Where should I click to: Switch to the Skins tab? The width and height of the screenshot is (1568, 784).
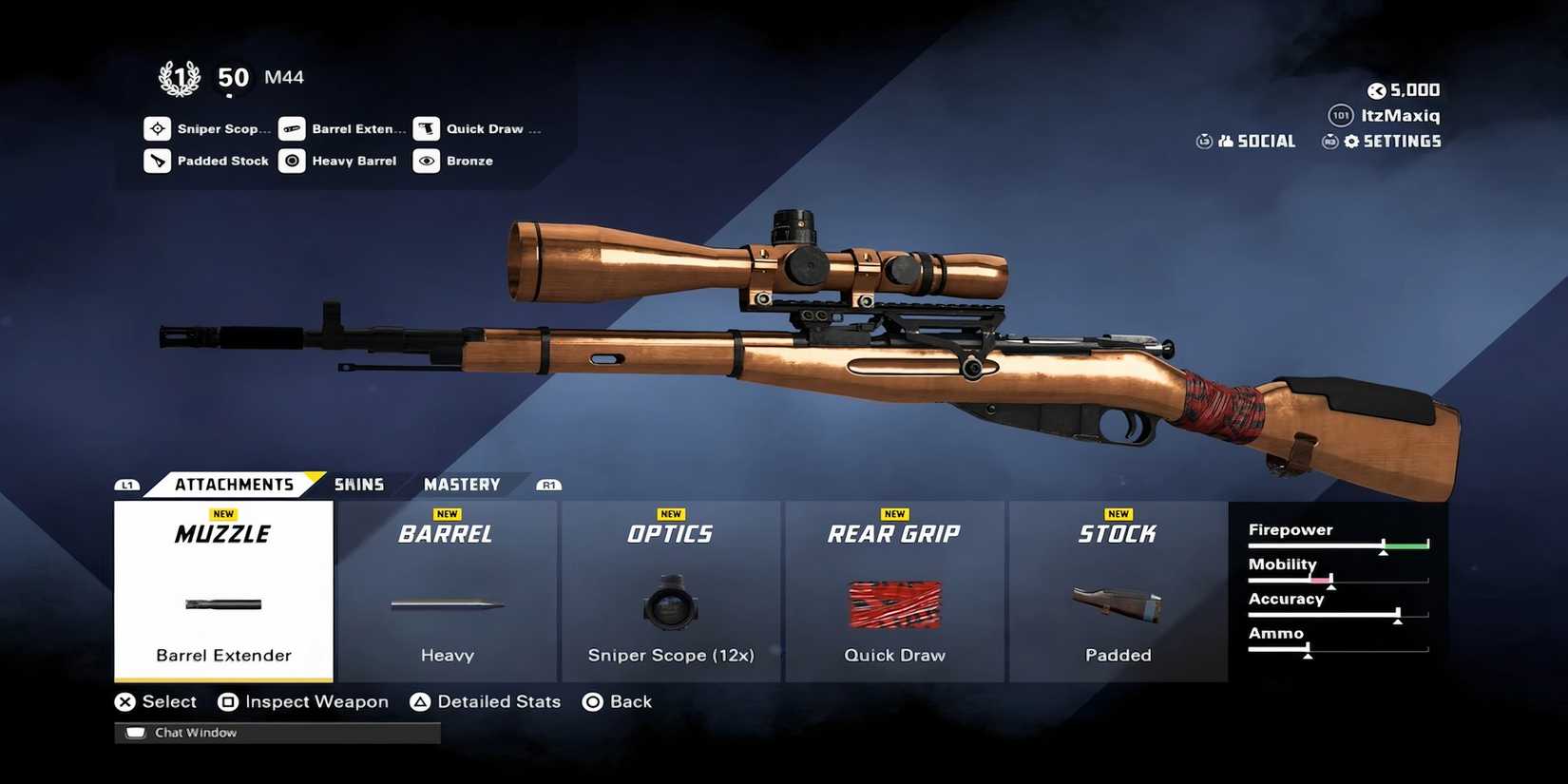tap(359, 485)
